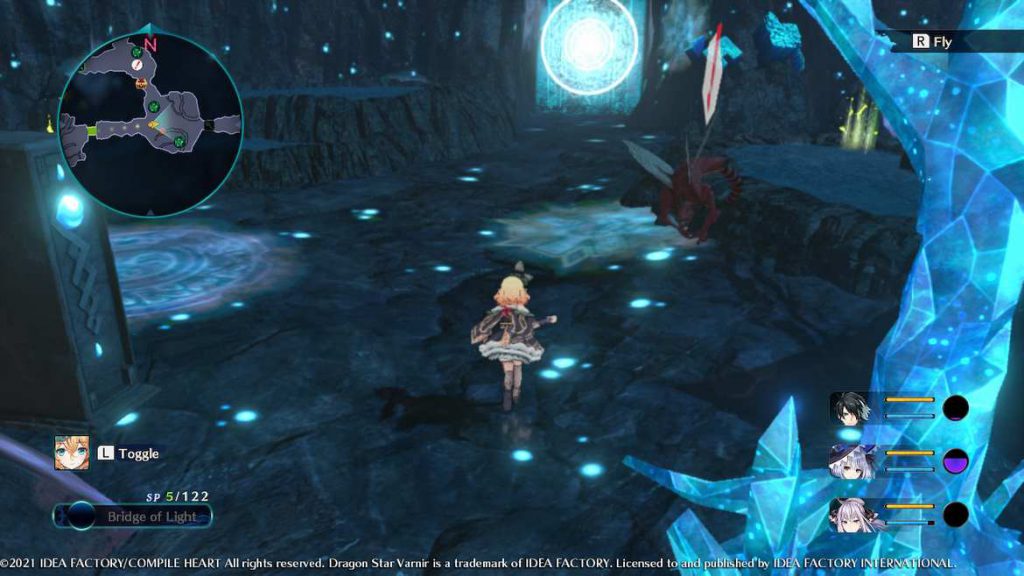
Task: Choose the witch-hat party member portrait
Action: (850, 461)
